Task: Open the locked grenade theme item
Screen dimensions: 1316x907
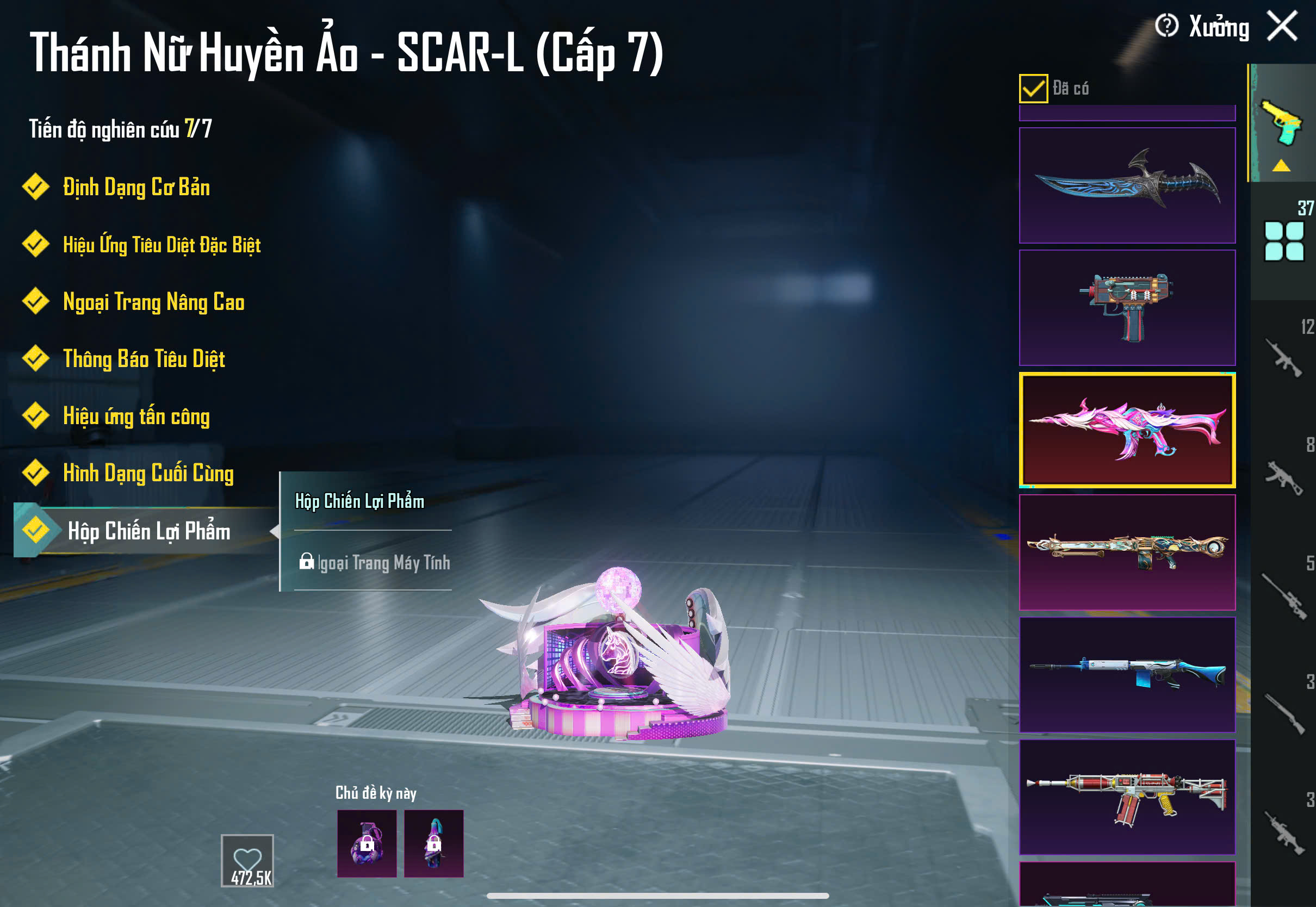Action: tap(367, 843)
